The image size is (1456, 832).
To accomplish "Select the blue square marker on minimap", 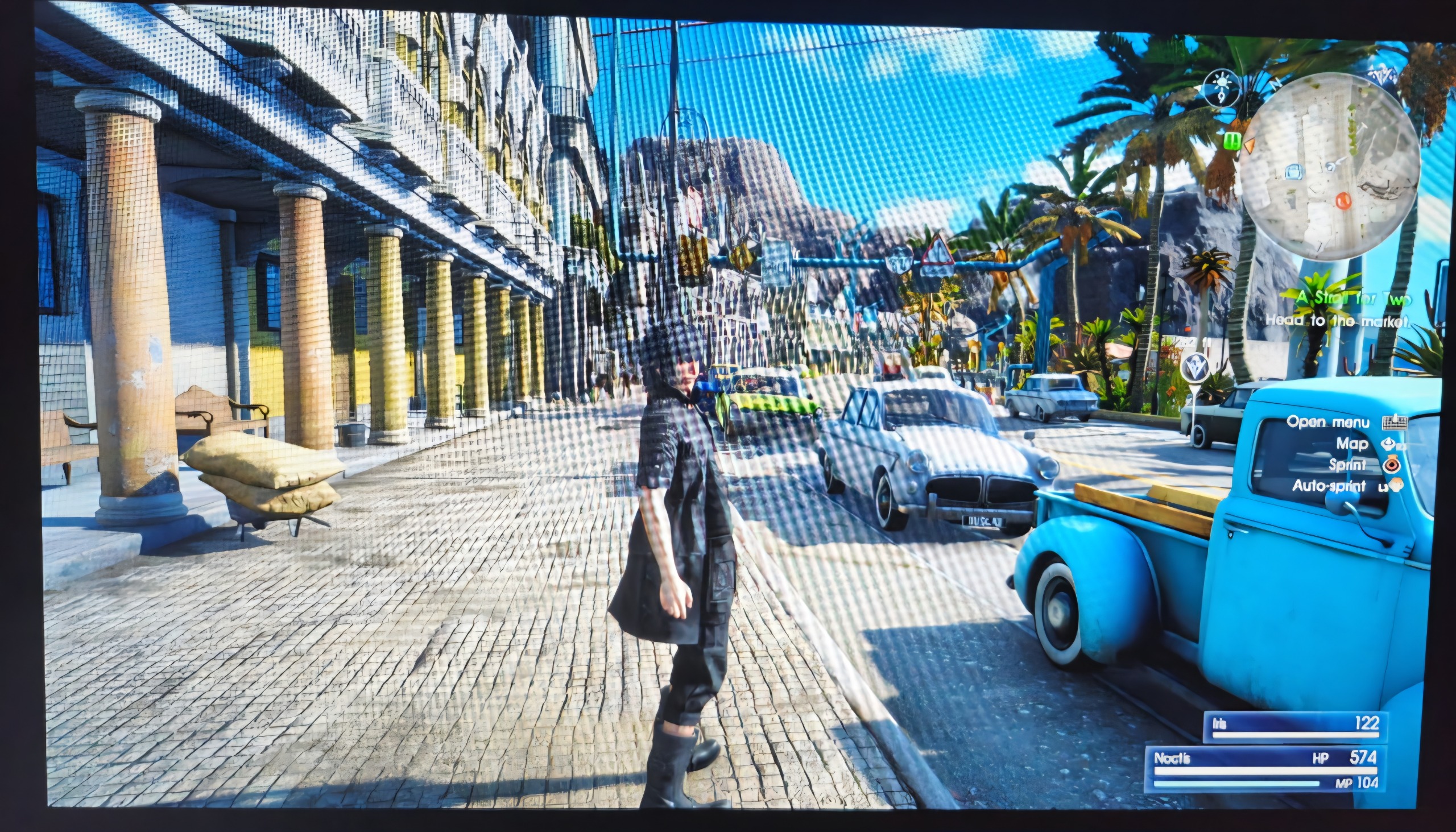I will pyautogui.click(x=1293, y=171).
